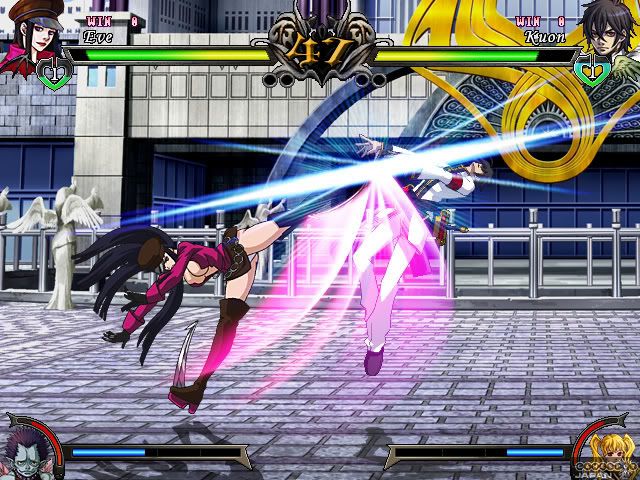Image resolution: width=640 pixels, height=480 pixels.
Task: Click the heart emblem beside Kuon's portrait
Action: pos(587,70)
